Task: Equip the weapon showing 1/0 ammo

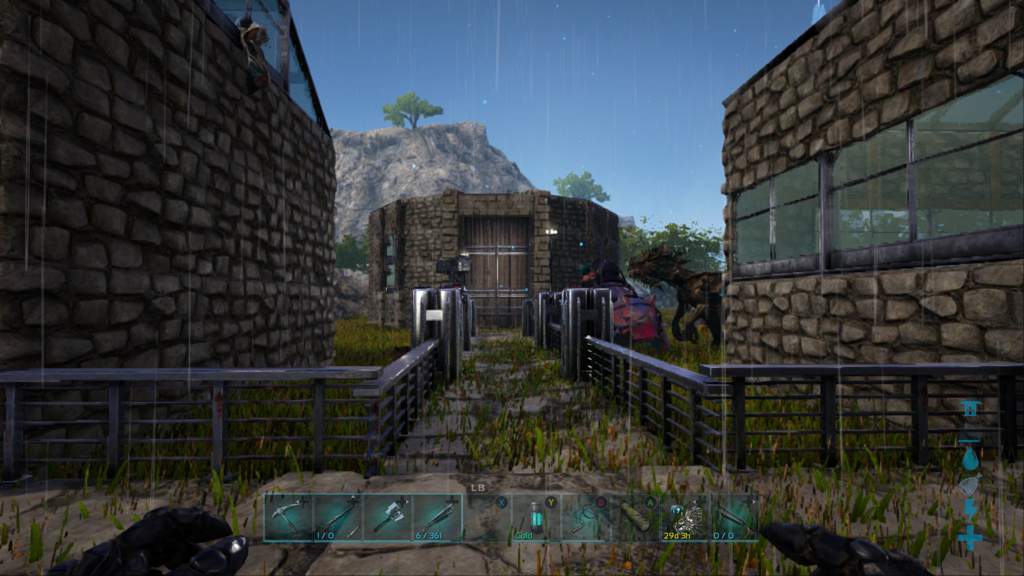Action: pyautogui.click(x=338, y=517)
